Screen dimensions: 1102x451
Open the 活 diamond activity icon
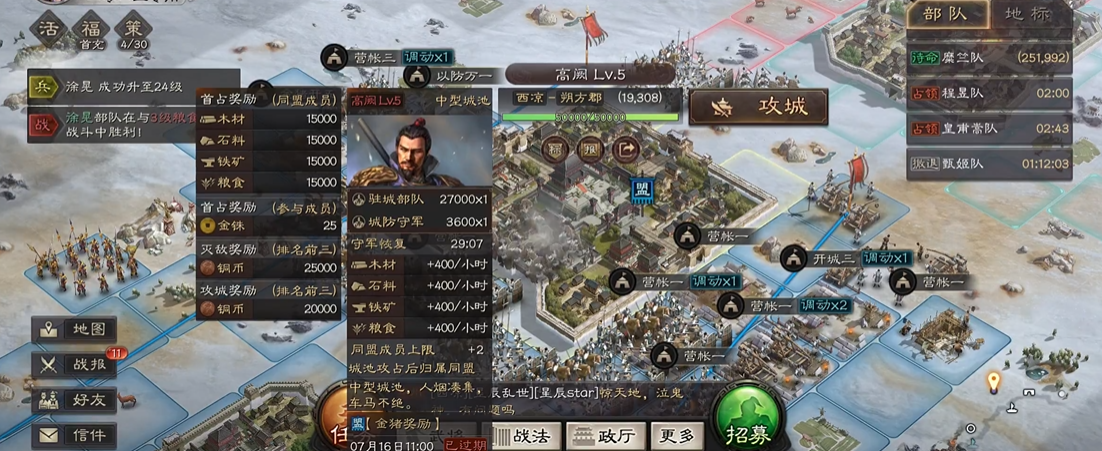tap(48, 29)
